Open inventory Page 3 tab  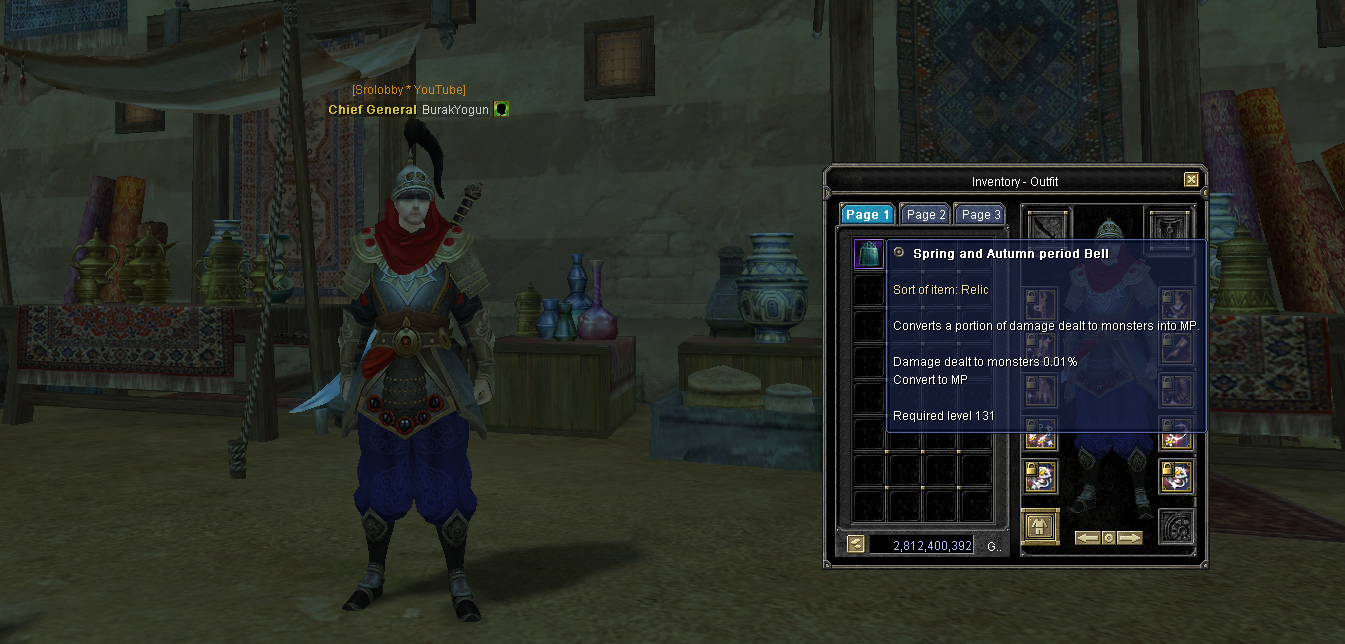[x=979, y=215]
